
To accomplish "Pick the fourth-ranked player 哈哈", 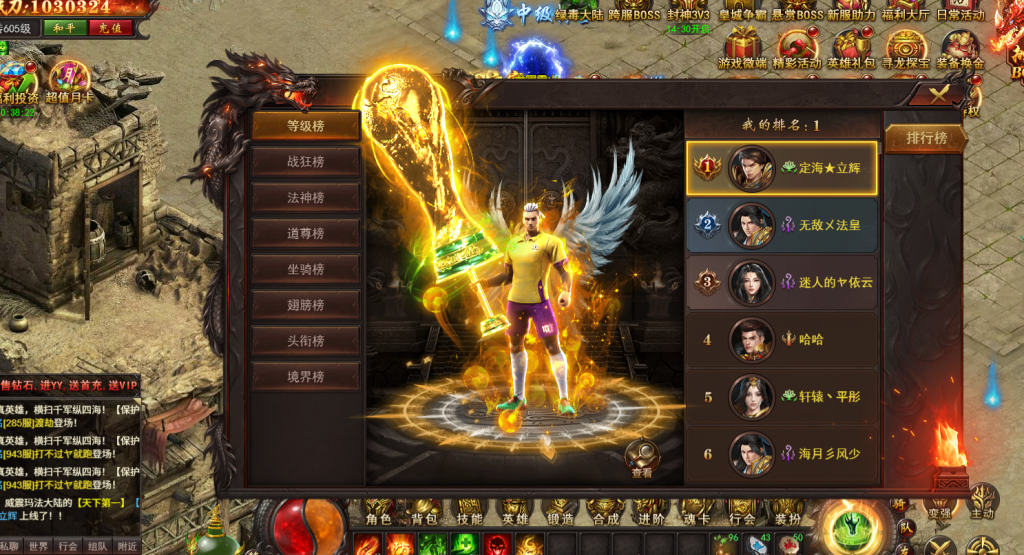I will click(781, 339).
